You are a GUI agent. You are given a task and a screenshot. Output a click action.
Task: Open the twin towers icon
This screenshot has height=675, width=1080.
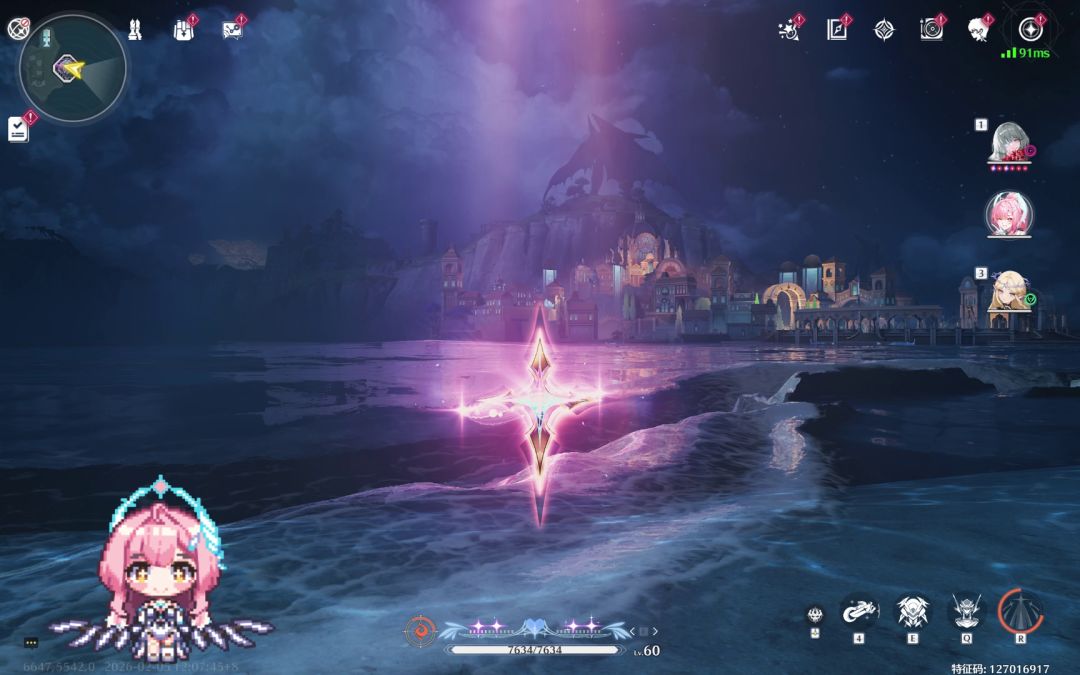pyautogui.click(x=135, y=30)
